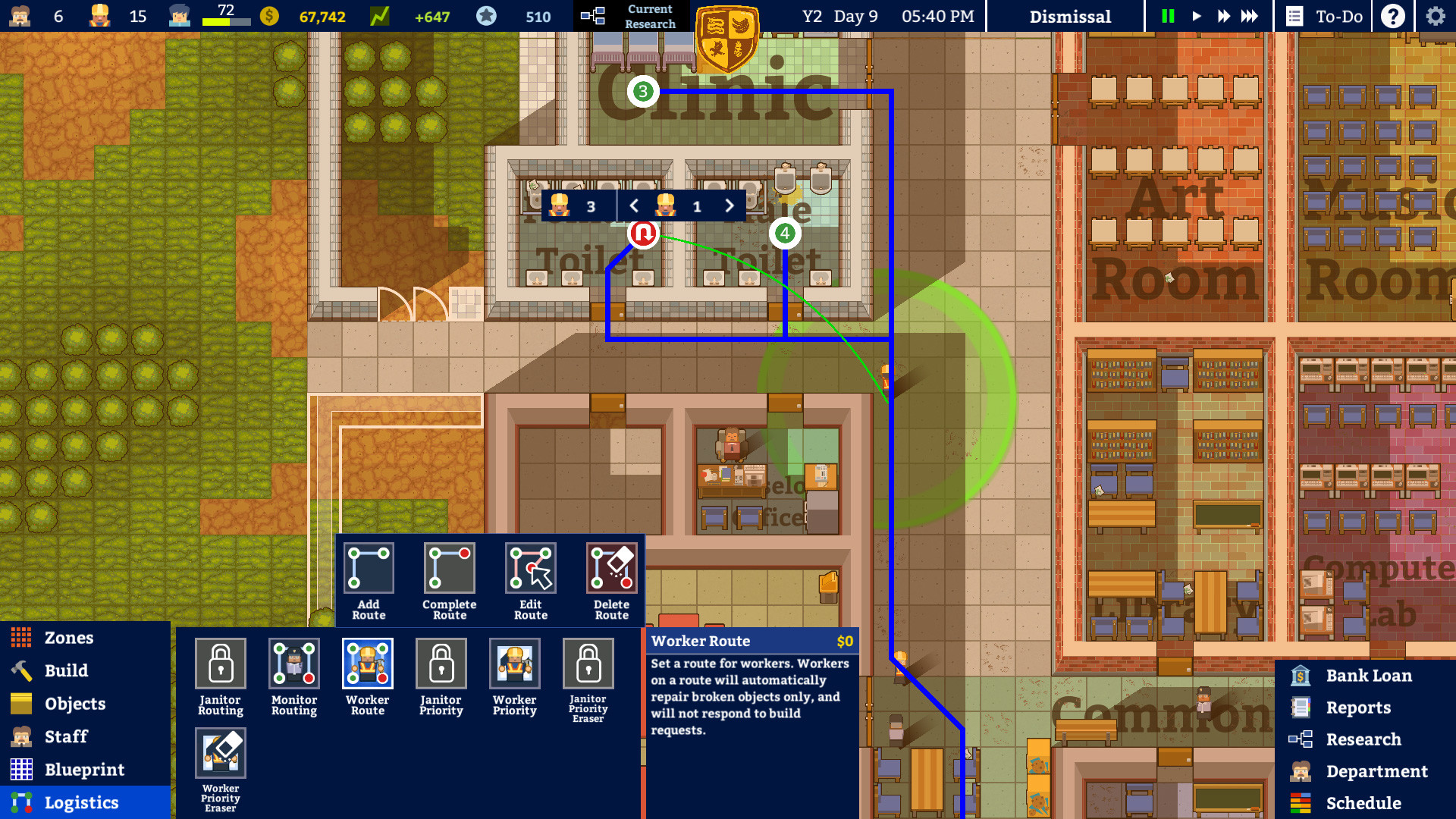Open the Build menu
Image resolution: width=1456 pixels, height=819 pixels.
point(65,670)
